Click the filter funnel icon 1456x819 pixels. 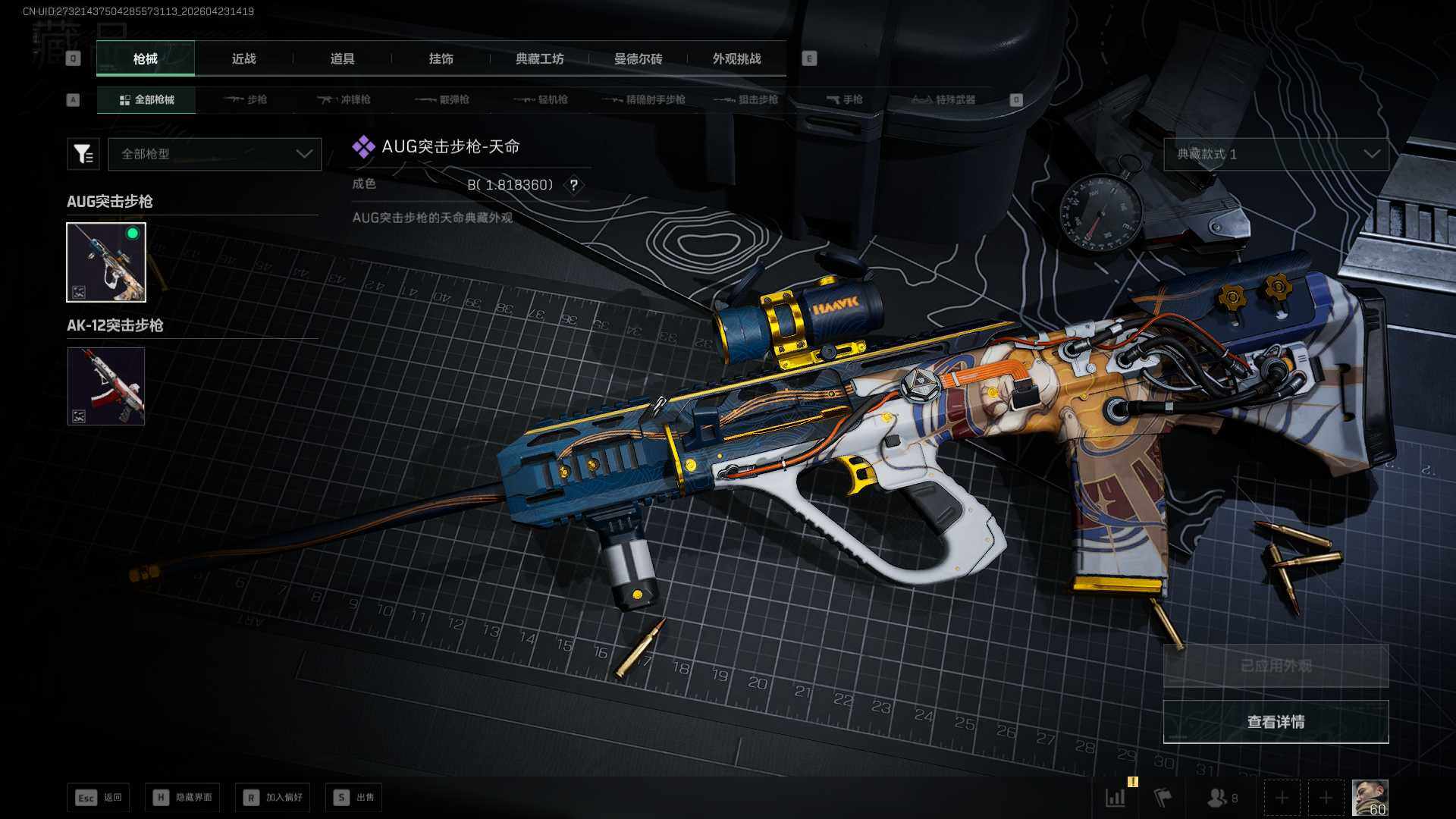point(83,154)
